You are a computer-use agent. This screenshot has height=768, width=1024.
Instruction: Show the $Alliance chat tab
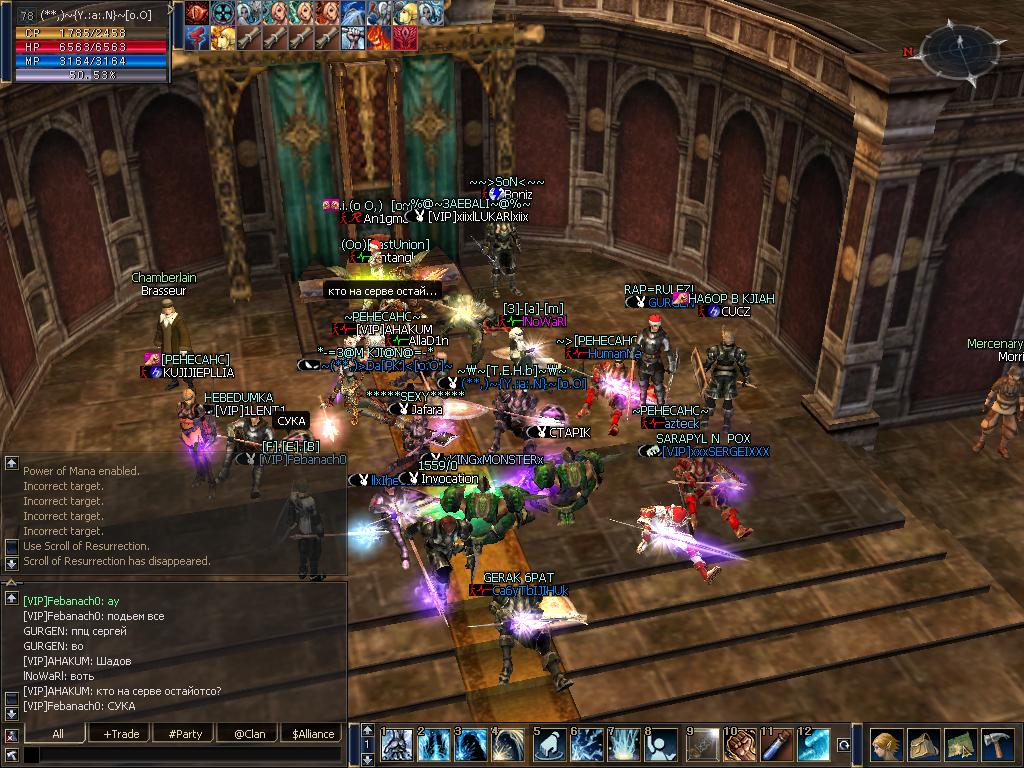click(x=312, y=733)
